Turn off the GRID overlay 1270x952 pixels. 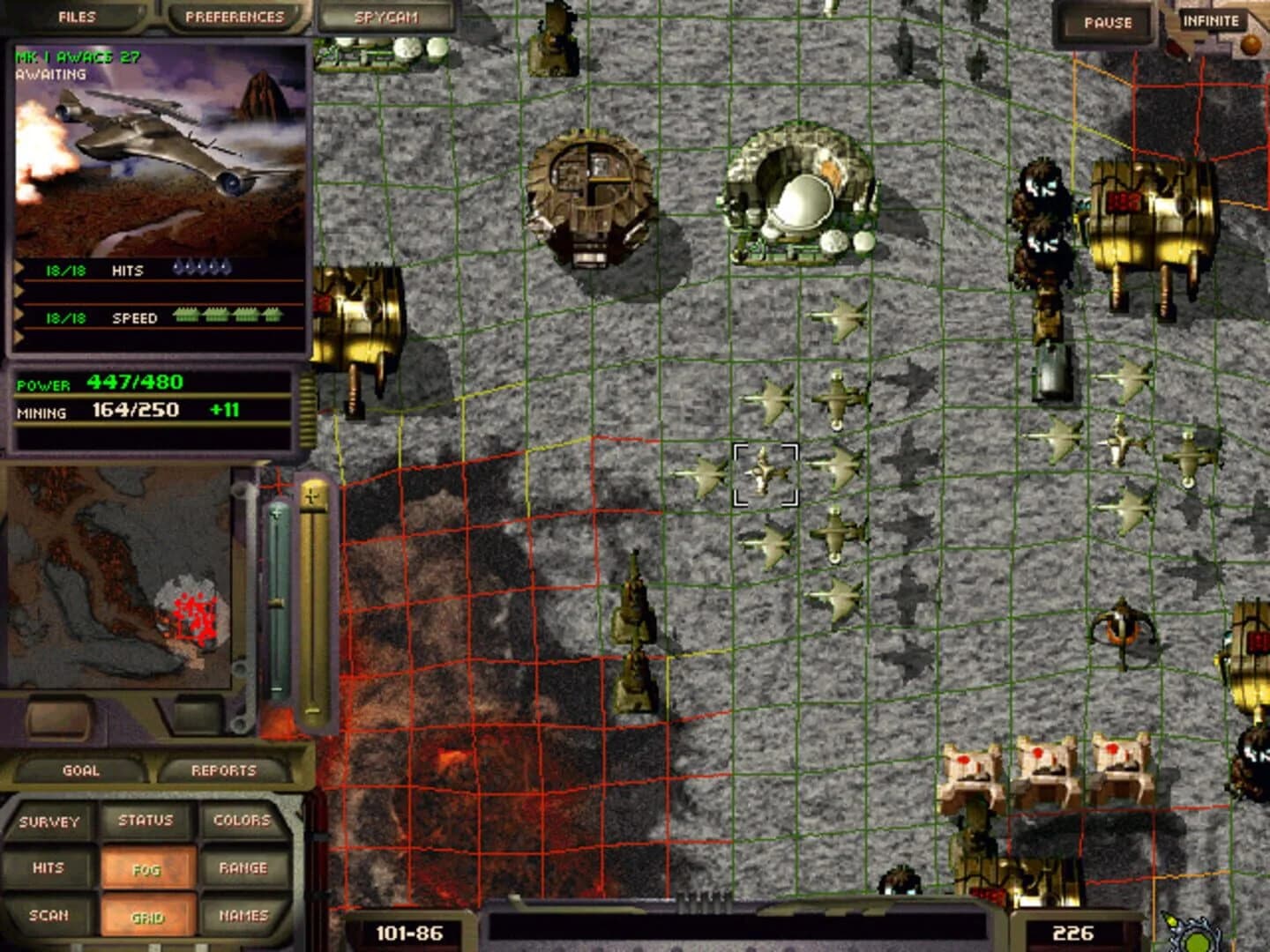[x=147, y=916]
